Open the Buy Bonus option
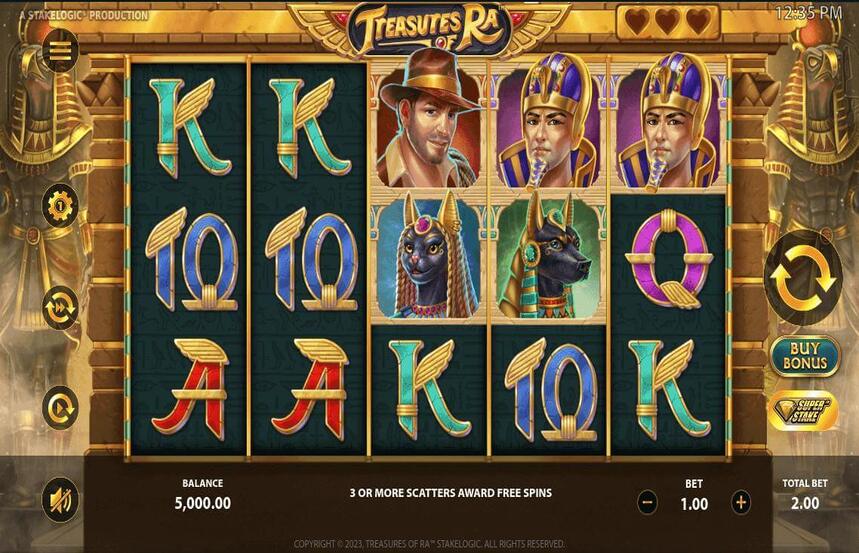The image size is (859, 553). 805,356
